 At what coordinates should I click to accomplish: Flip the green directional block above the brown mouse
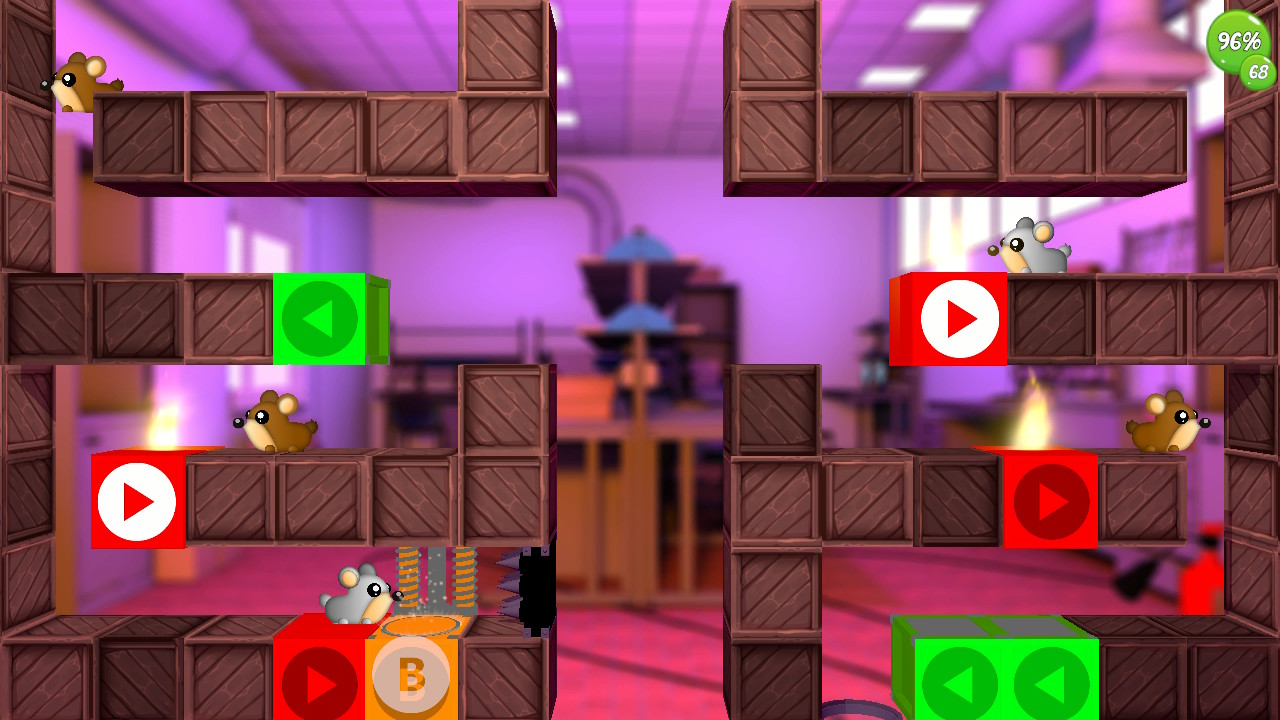322,318
